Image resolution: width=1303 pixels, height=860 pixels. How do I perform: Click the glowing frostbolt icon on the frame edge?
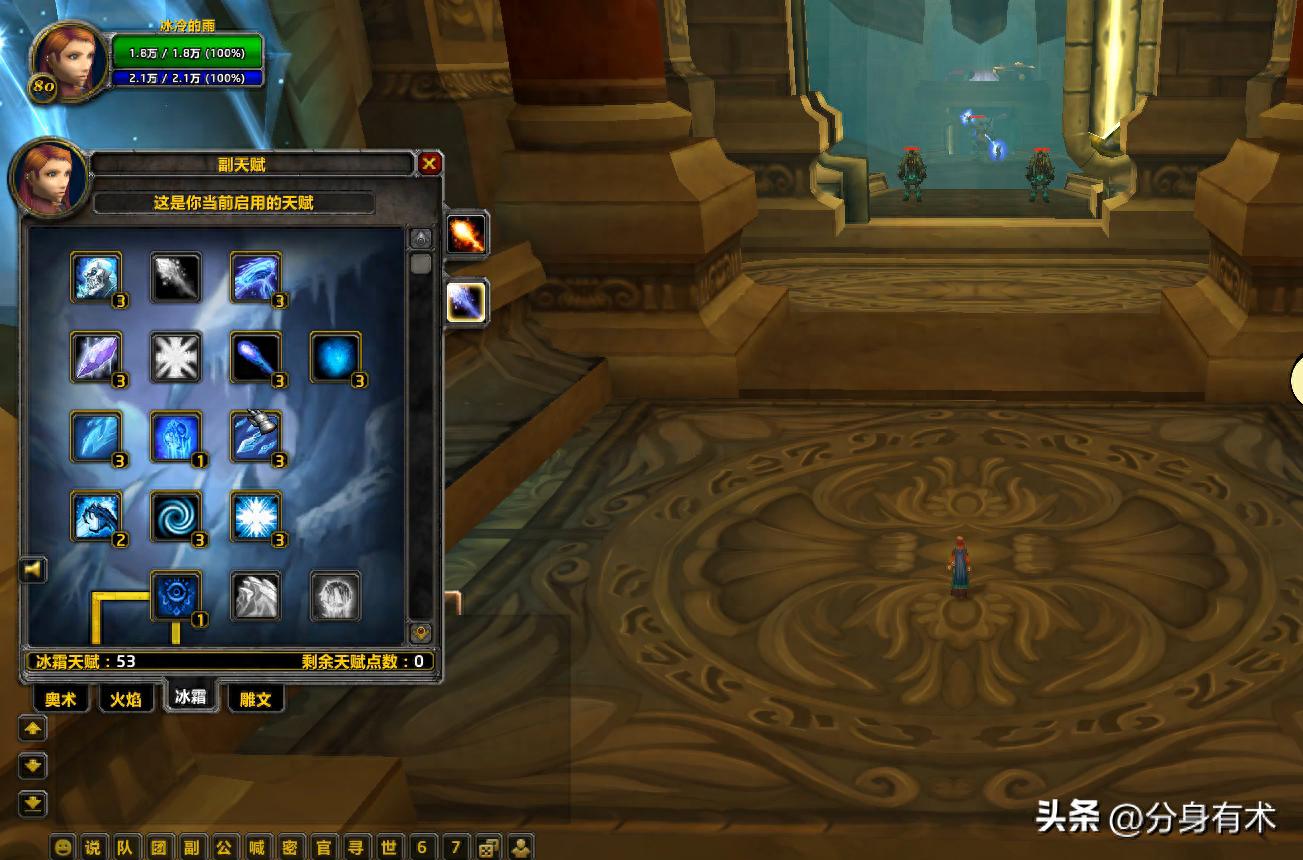(x=466, y=303)
